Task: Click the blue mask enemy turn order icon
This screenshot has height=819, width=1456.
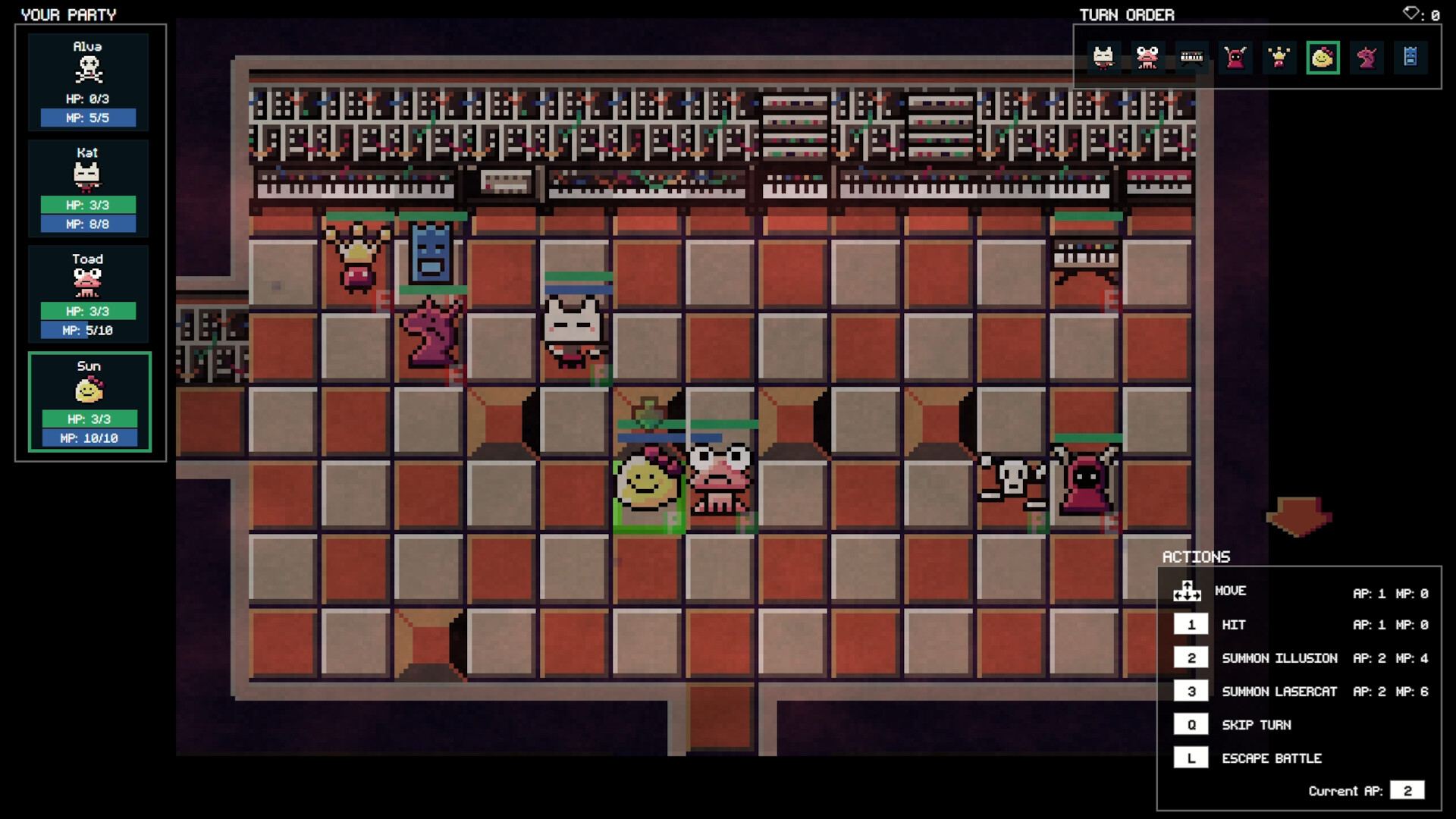Action: point(1411,57)
